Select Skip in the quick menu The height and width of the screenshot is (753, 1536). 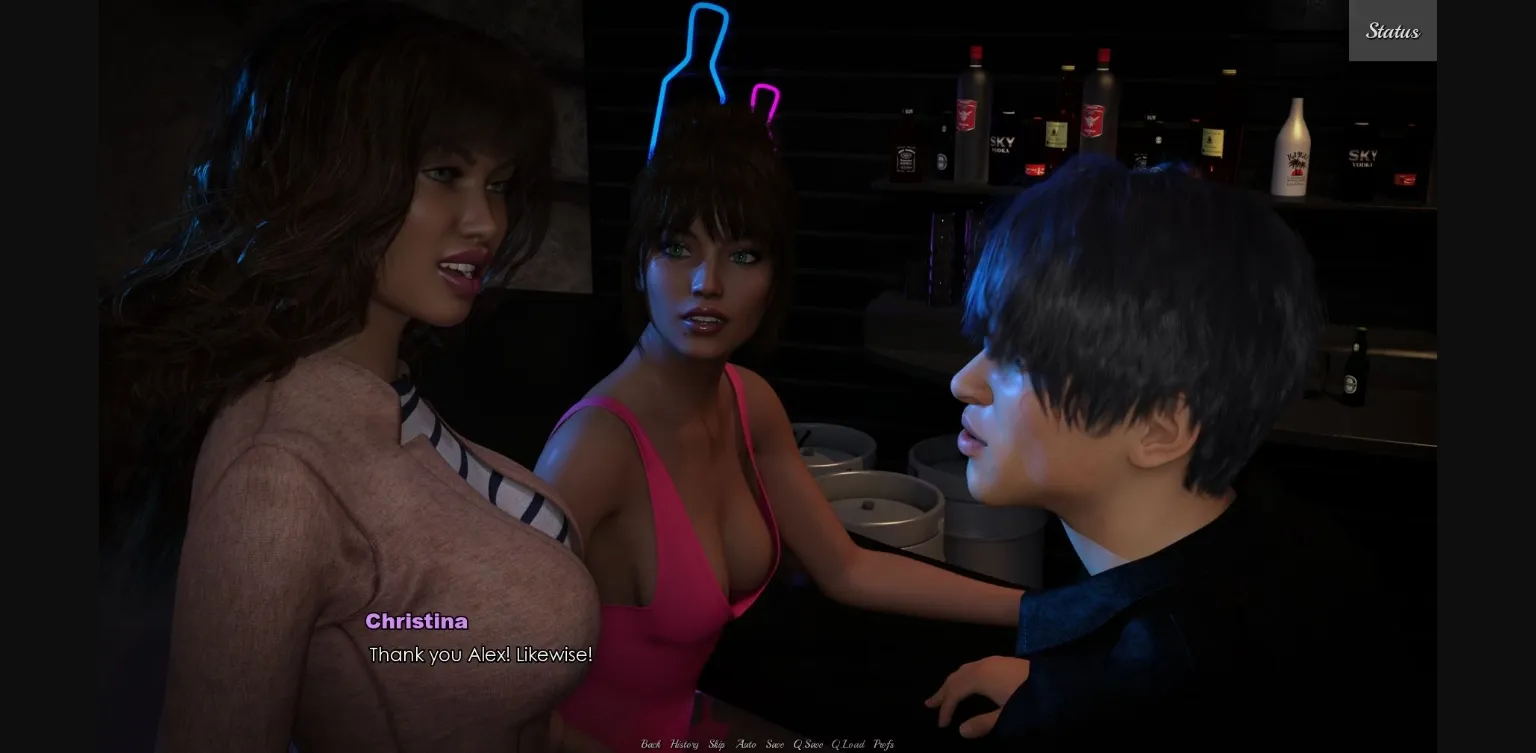point(716,745)
